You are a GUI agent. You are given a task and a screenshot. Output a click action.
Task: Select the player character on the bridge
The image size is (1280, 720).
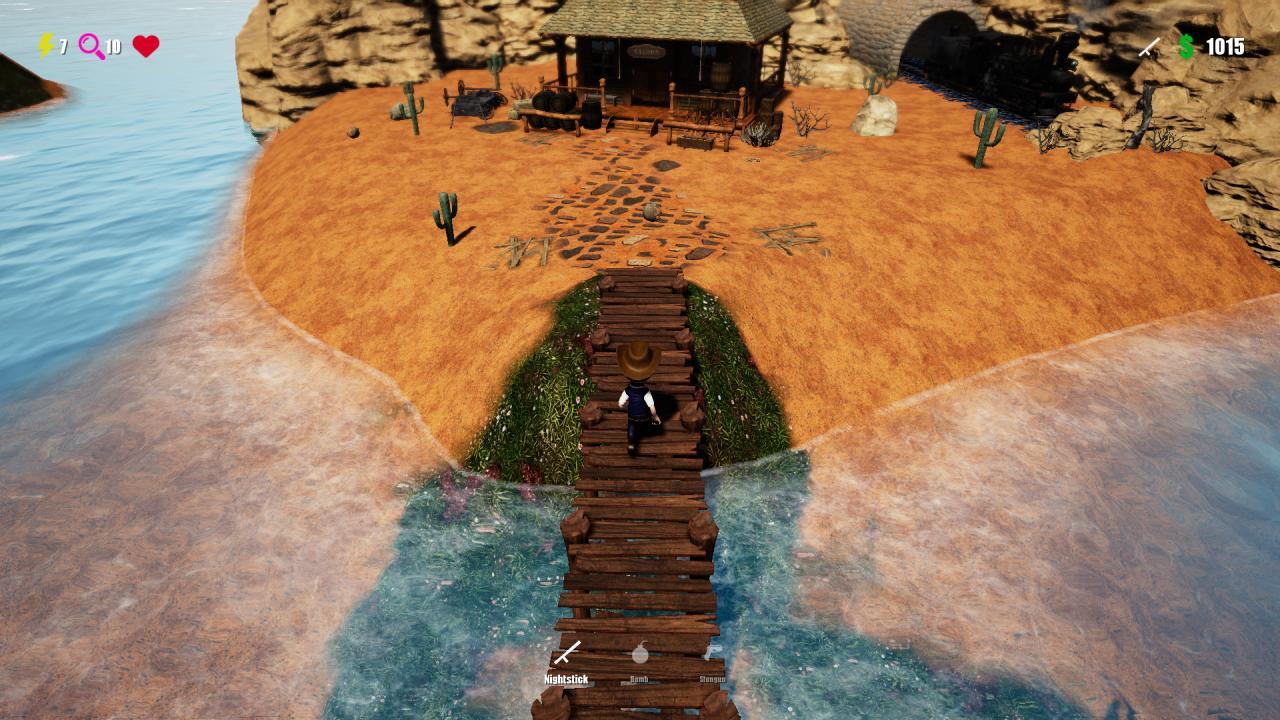click(x=638, y=395)
